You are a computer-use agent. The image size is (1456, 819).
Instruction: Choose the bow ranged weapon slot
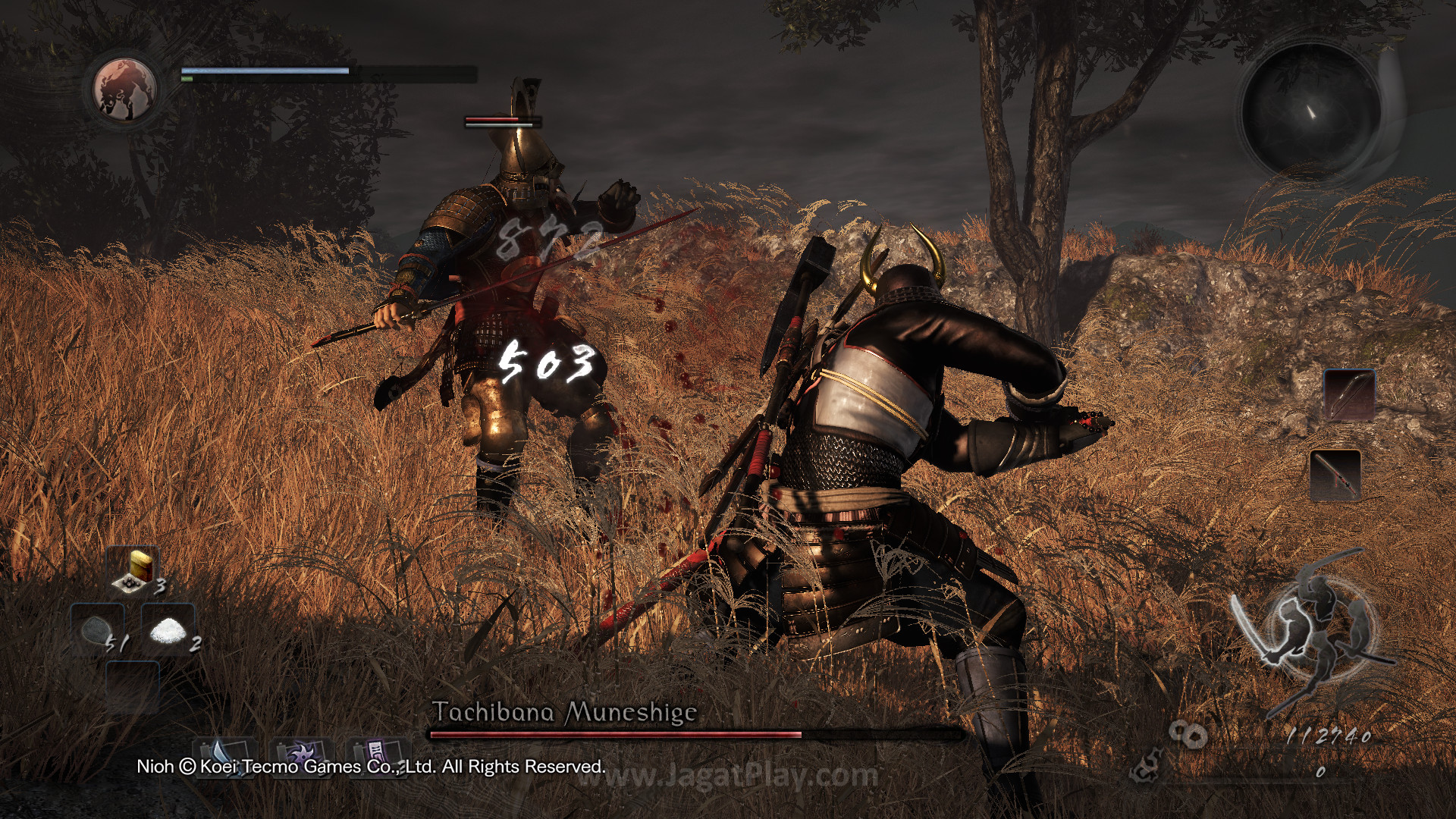tap(1349, 395)
